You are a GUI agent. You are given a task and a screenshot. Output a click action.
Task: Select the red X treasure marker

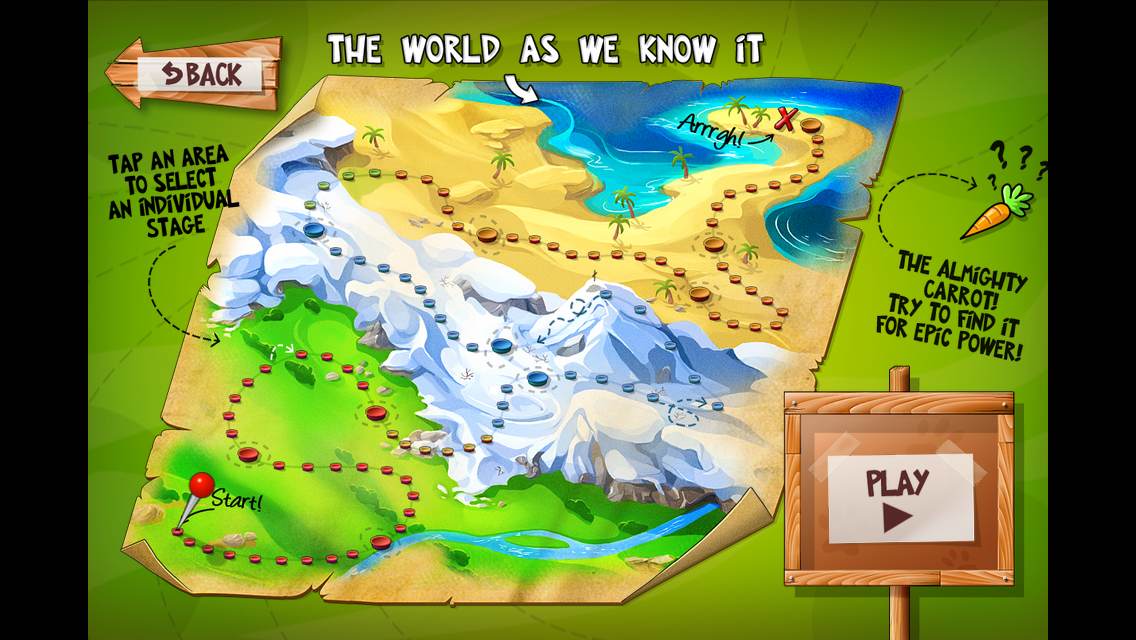[x=786, y=120]
